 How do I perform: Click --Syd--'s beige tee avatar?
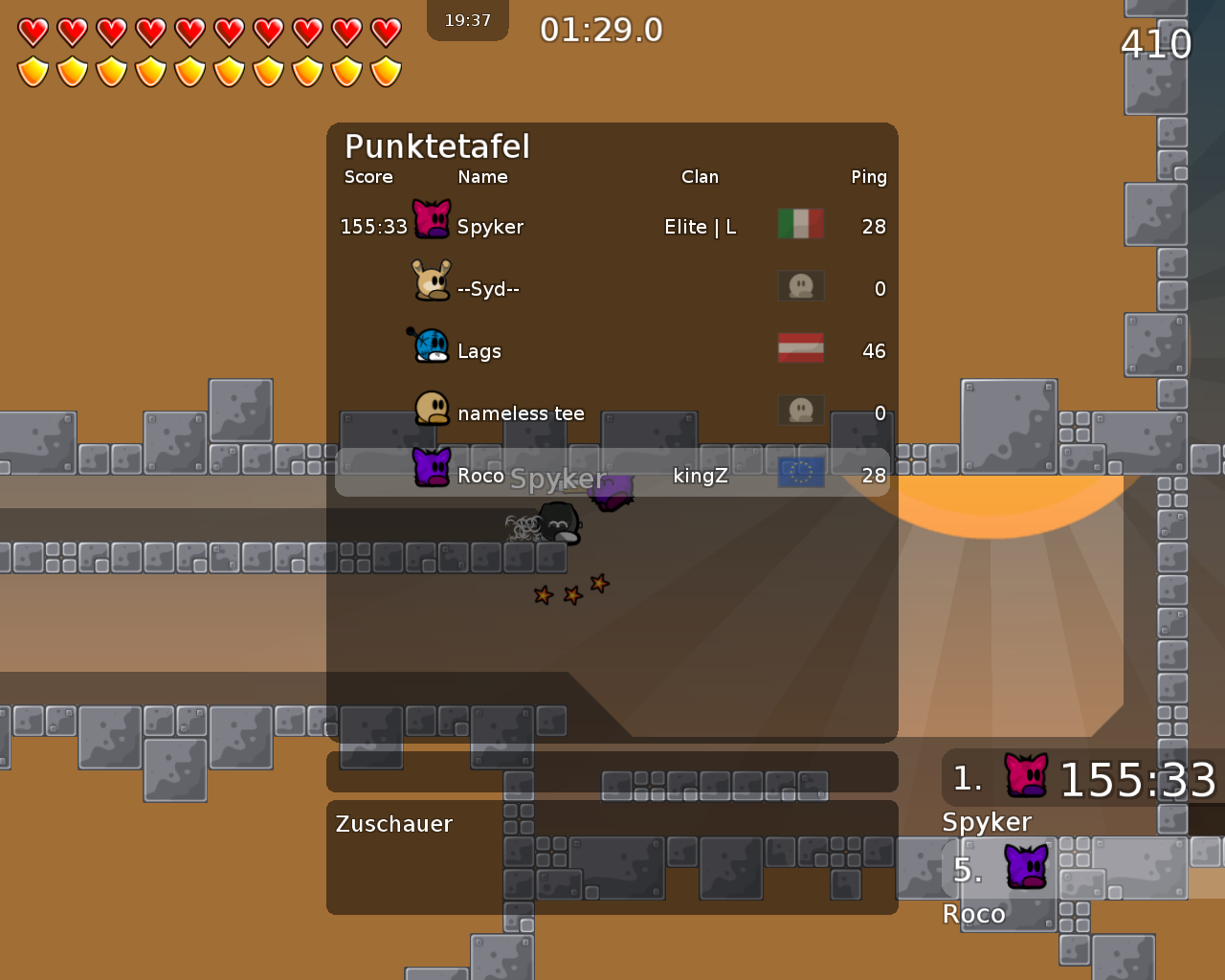[x=431, y=279]
